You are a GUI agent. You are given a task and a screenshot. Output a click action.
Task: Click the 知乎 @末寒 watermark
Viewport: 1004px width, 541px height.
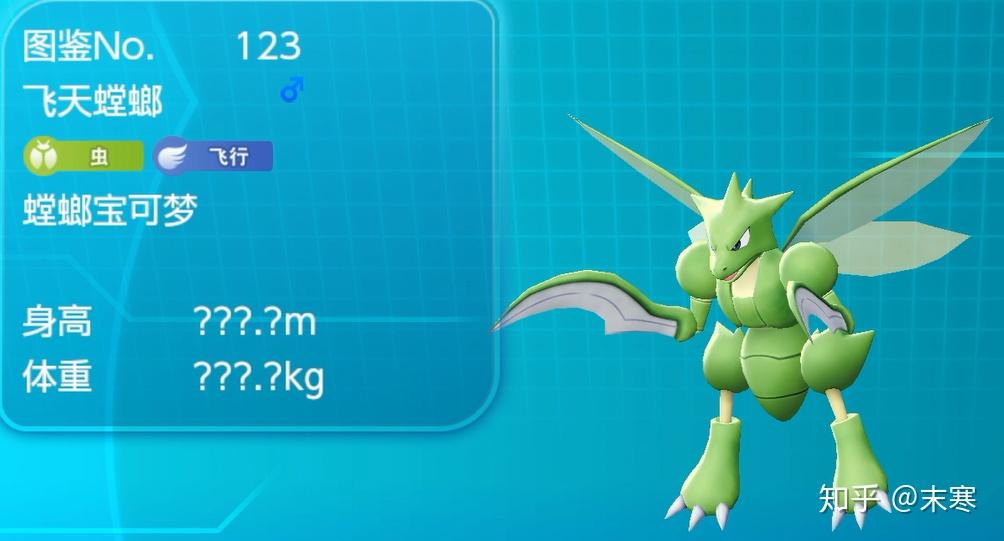pyautogui.click(x=897, y=497)
